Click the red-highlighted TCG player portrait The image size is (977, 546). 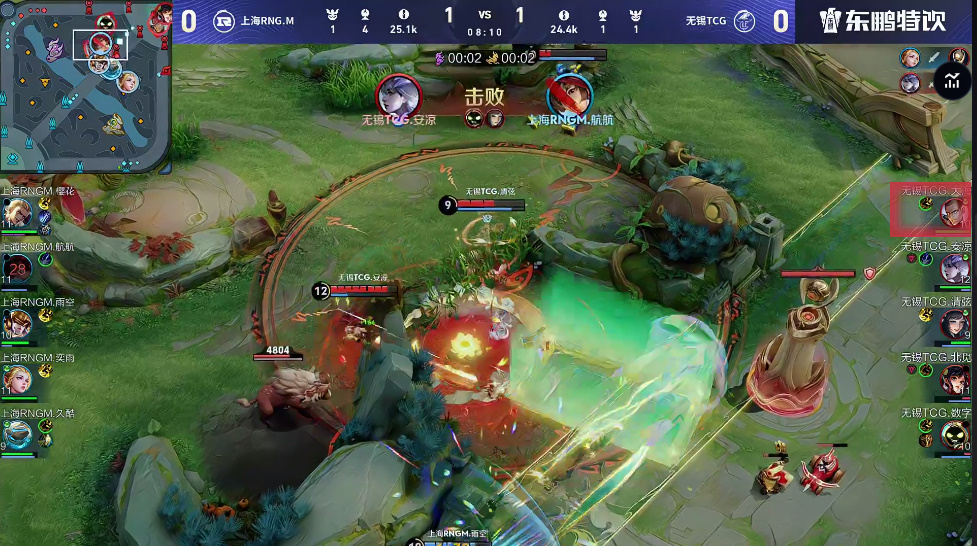point(931,209)
